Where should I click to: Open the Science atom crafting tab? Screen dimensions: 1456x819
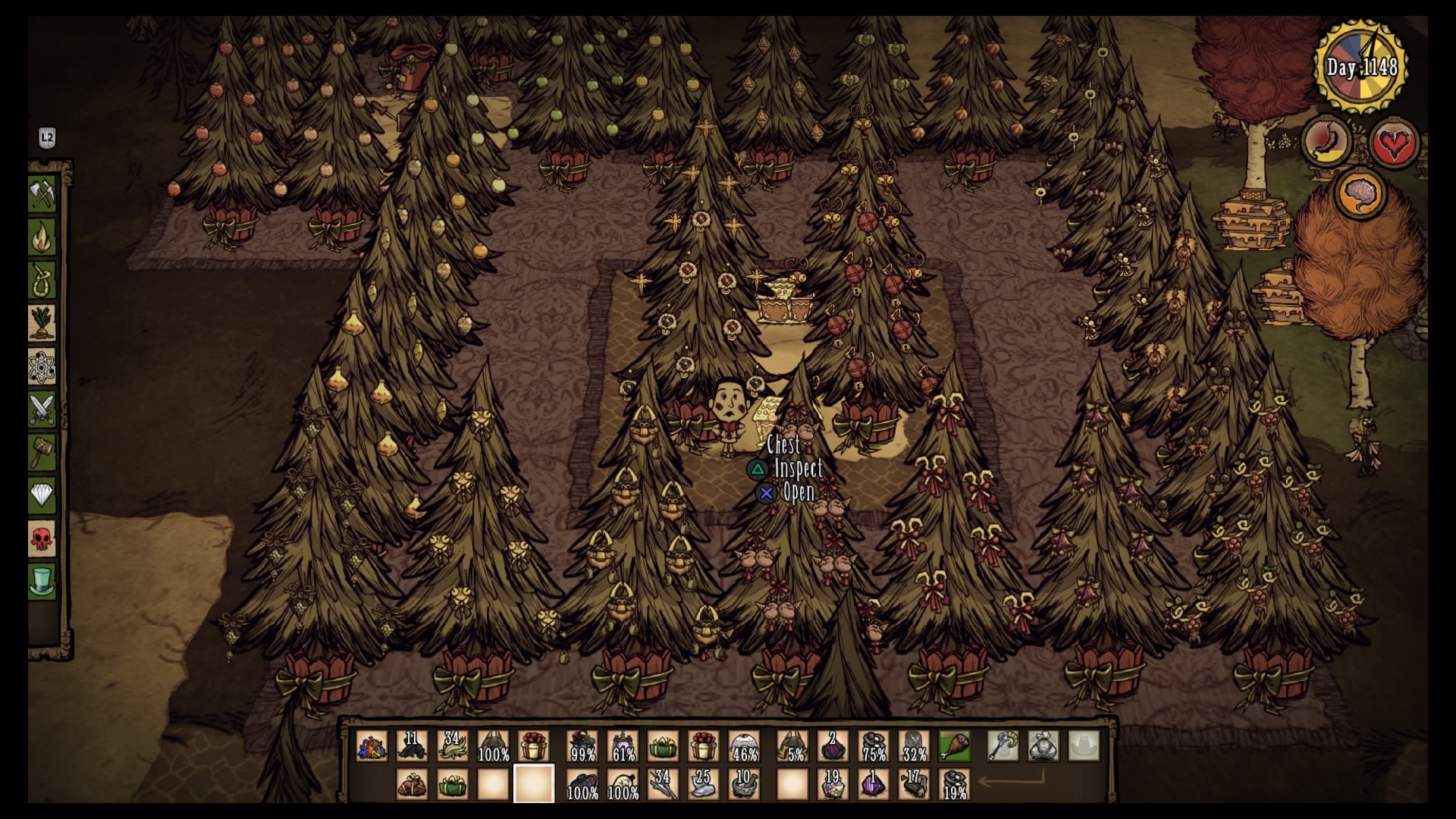42,367
